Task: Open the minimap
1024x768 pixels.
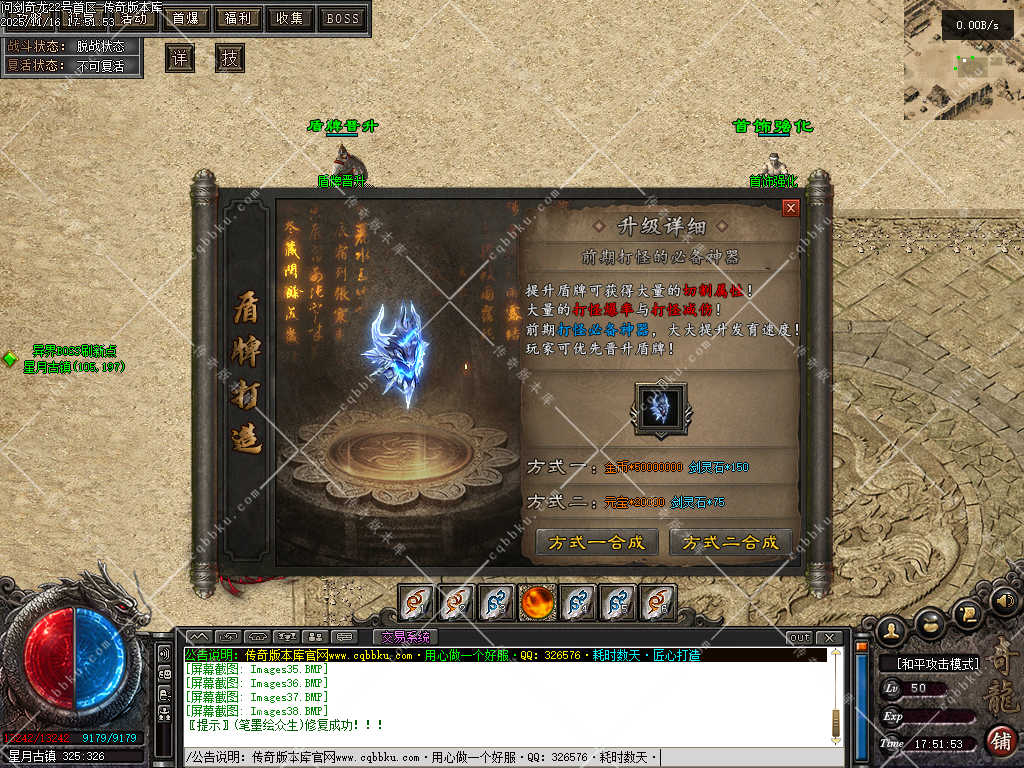Action: point(963,60)
